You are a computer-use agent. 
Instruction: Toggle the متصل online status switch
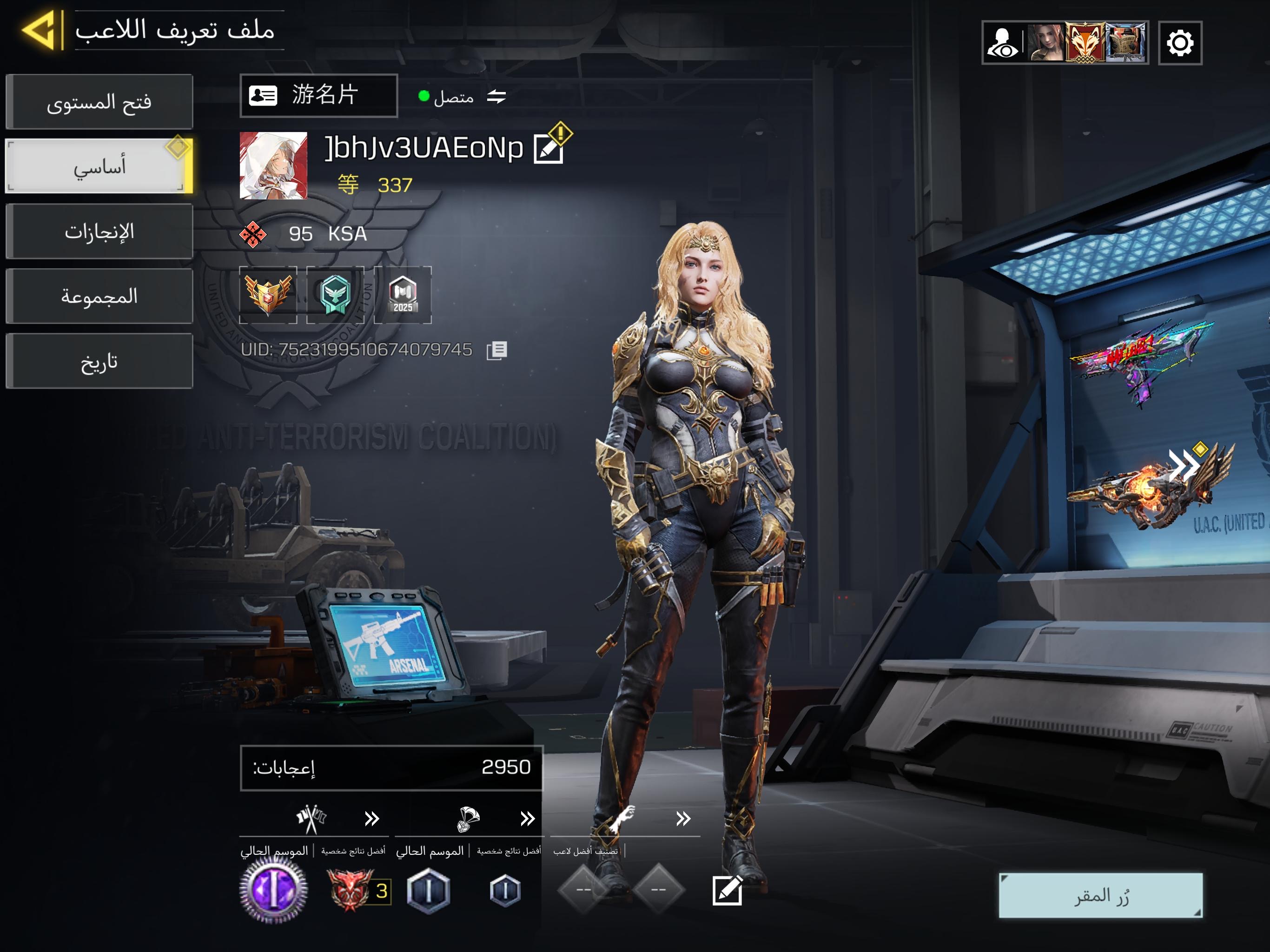[x=496, y=97]
